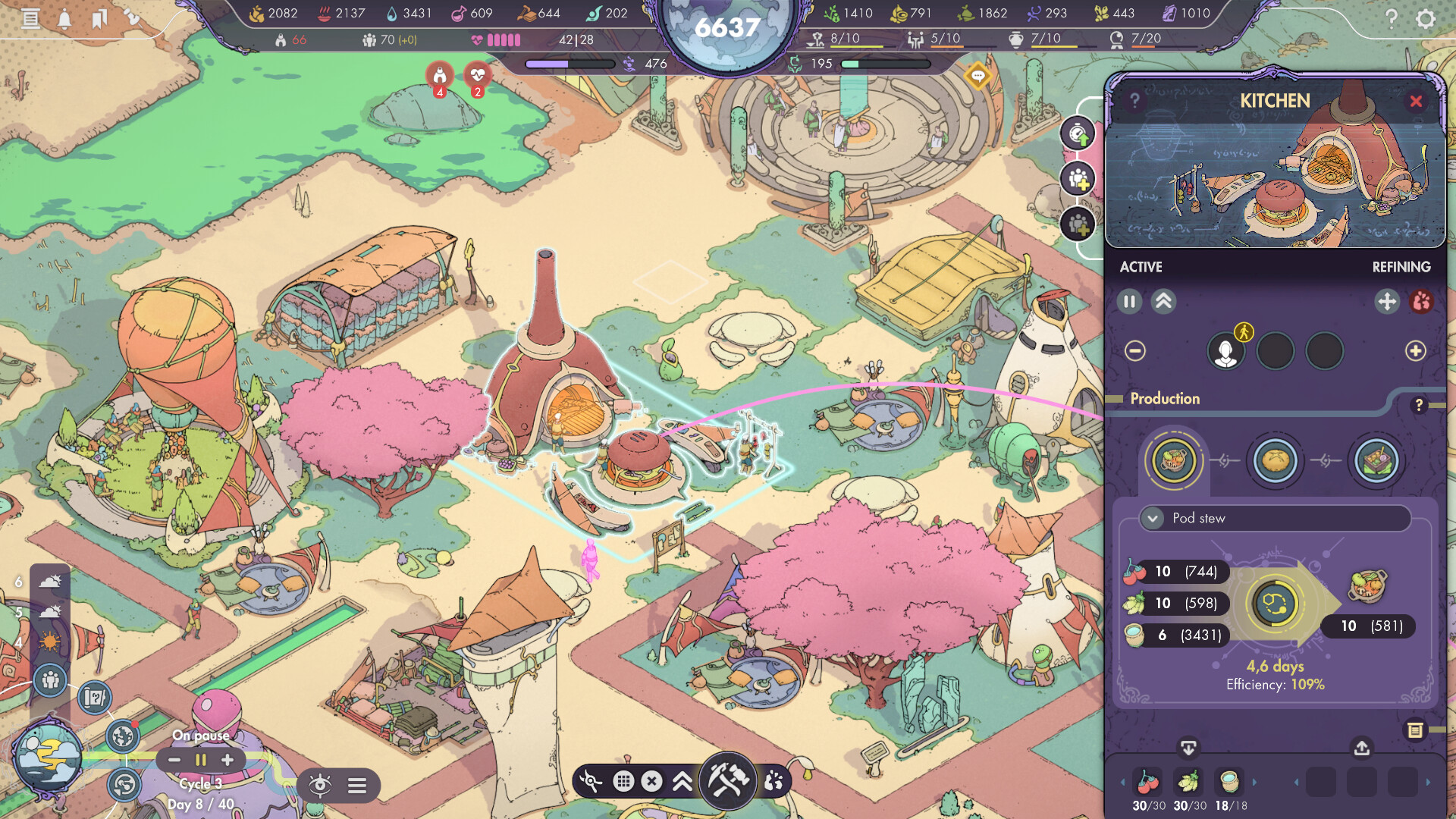
Task: Open the red health alert badge
Action: click(x=477, y=77)
